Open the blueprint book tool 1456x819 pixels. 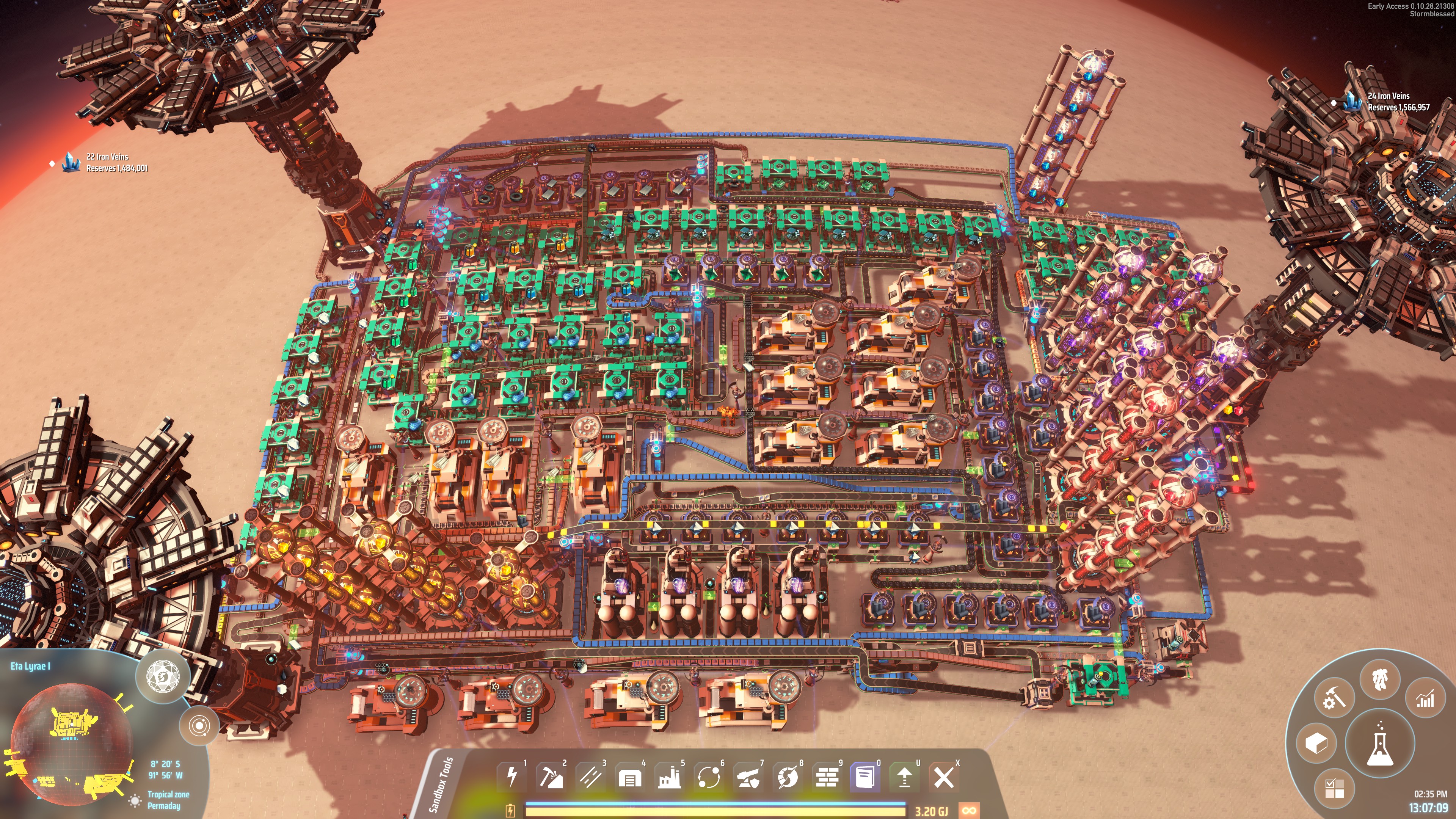(x=865, y=777)
